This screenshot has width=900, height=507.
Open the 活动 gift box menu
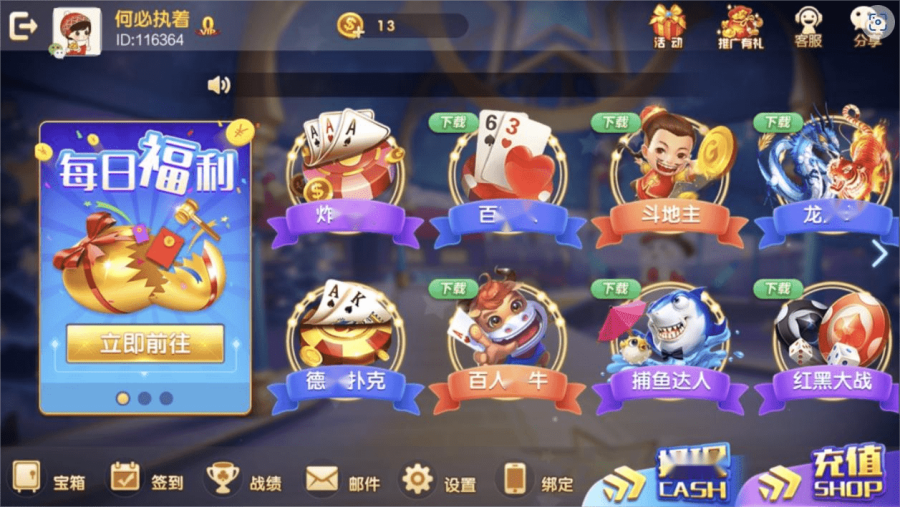(668, 26)
